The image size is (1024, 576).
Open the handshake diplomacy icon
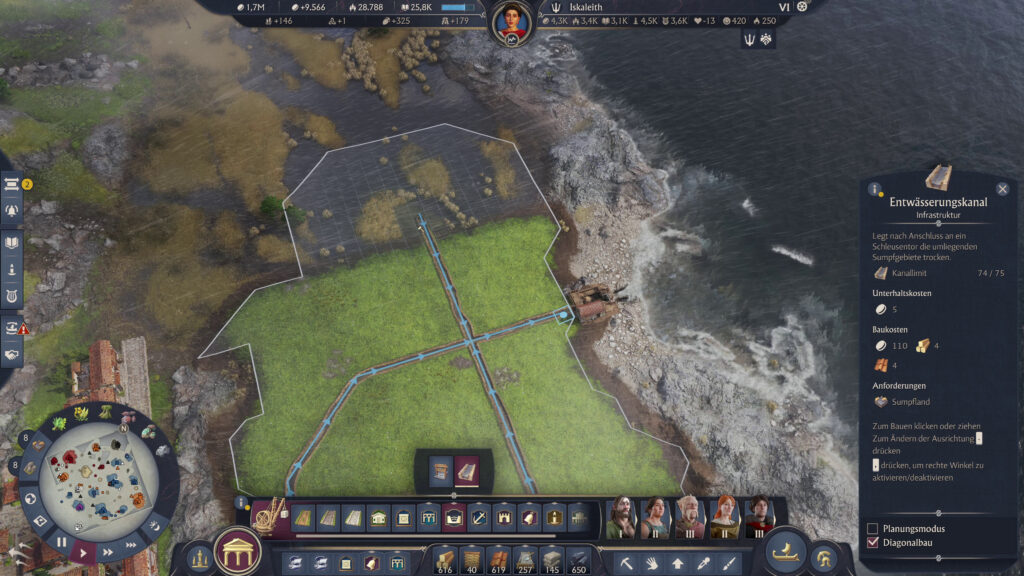point(13,353)
